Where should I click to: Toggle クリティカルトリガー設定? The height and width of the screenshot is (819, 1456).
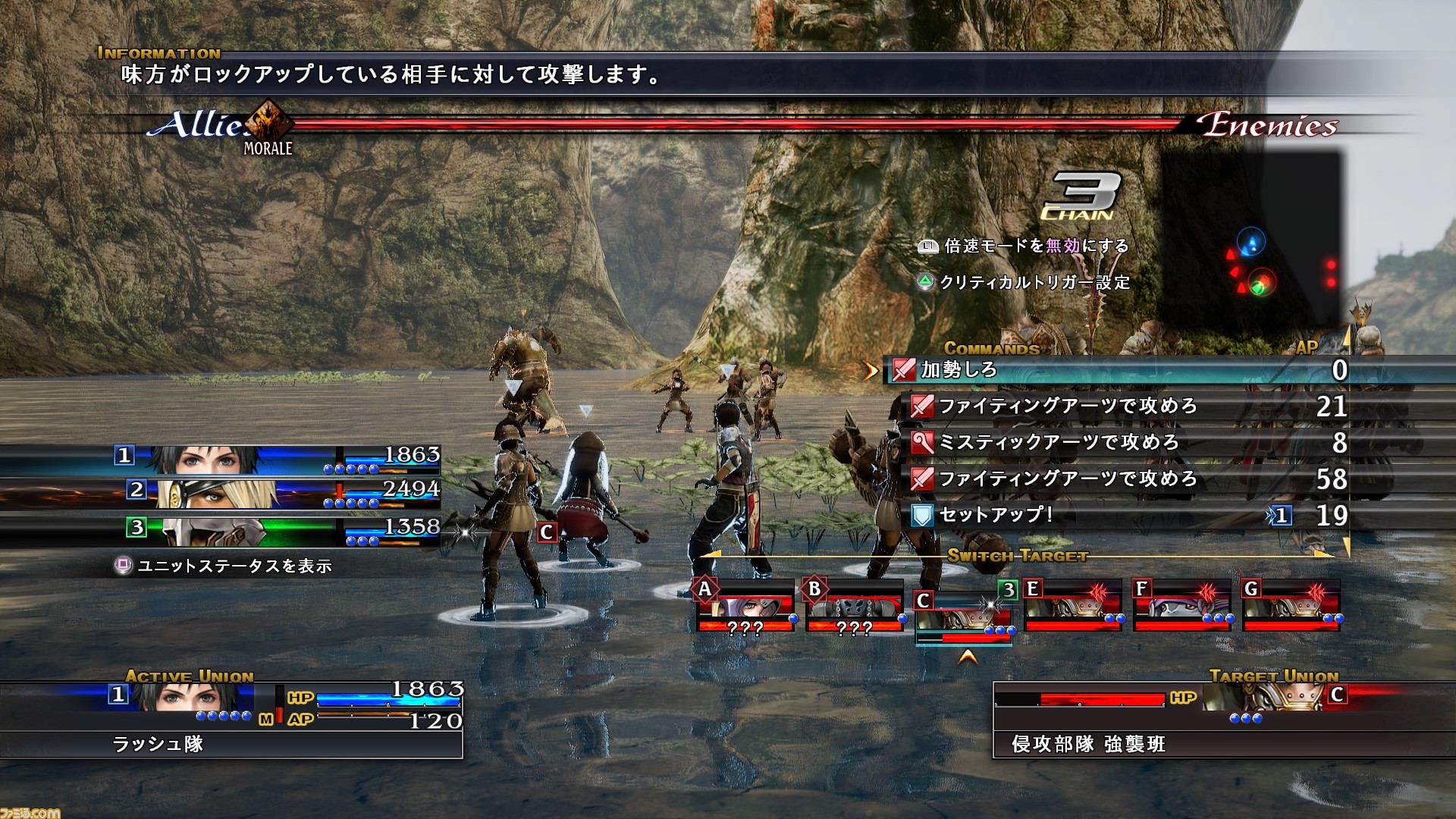coord(1031,284)
